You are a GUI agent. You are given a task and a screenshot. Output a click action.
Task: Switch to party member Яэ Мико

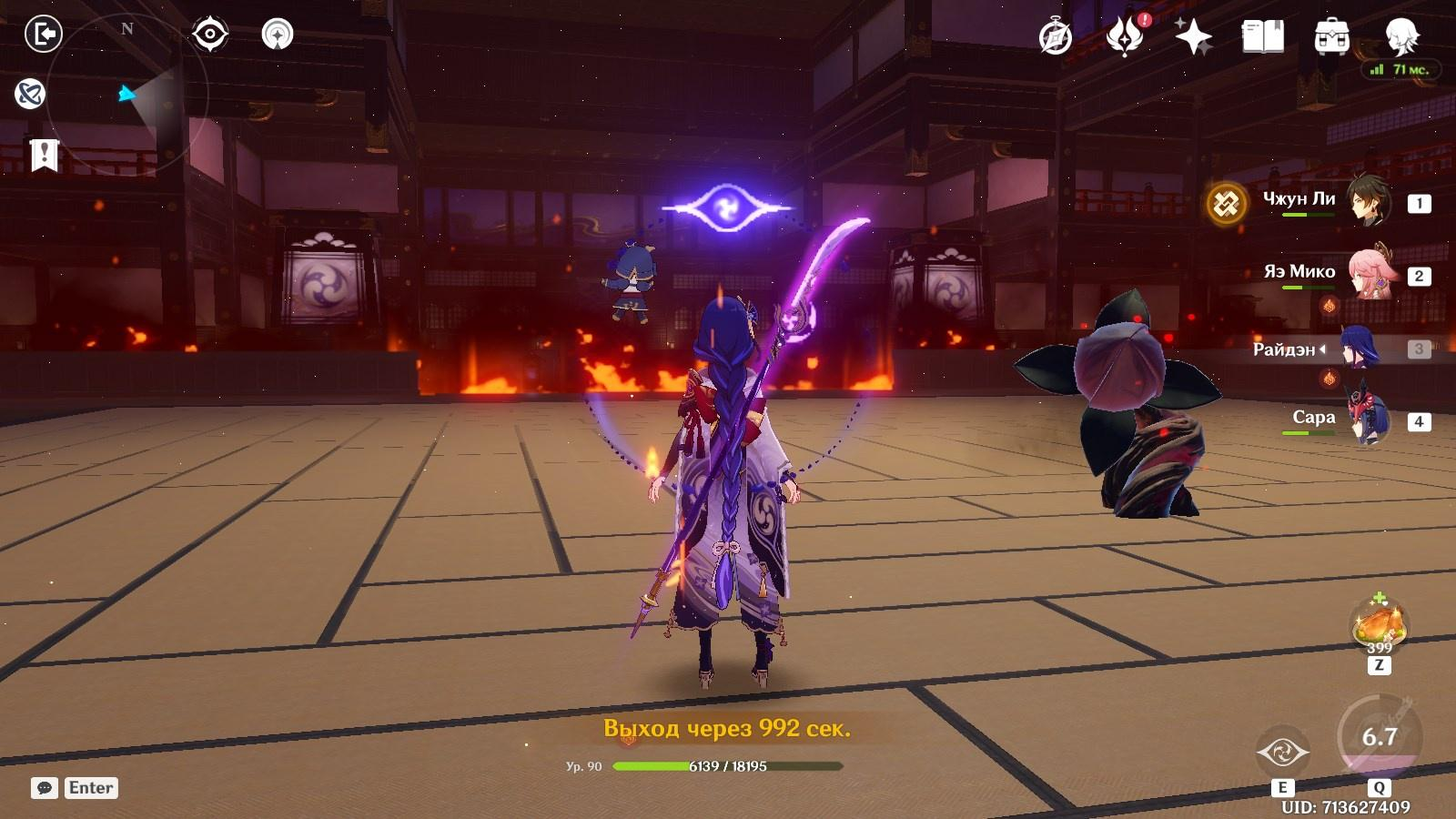1368,274
